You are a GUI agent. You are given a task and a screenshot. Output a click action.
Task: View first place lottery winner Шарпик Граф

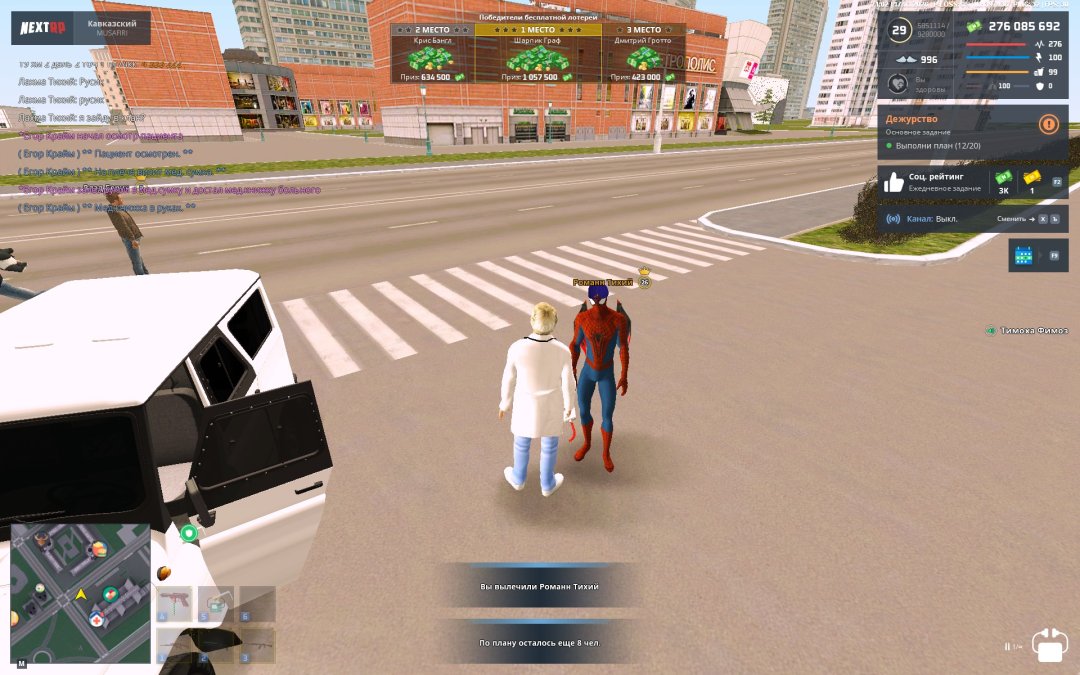point(538,54)
